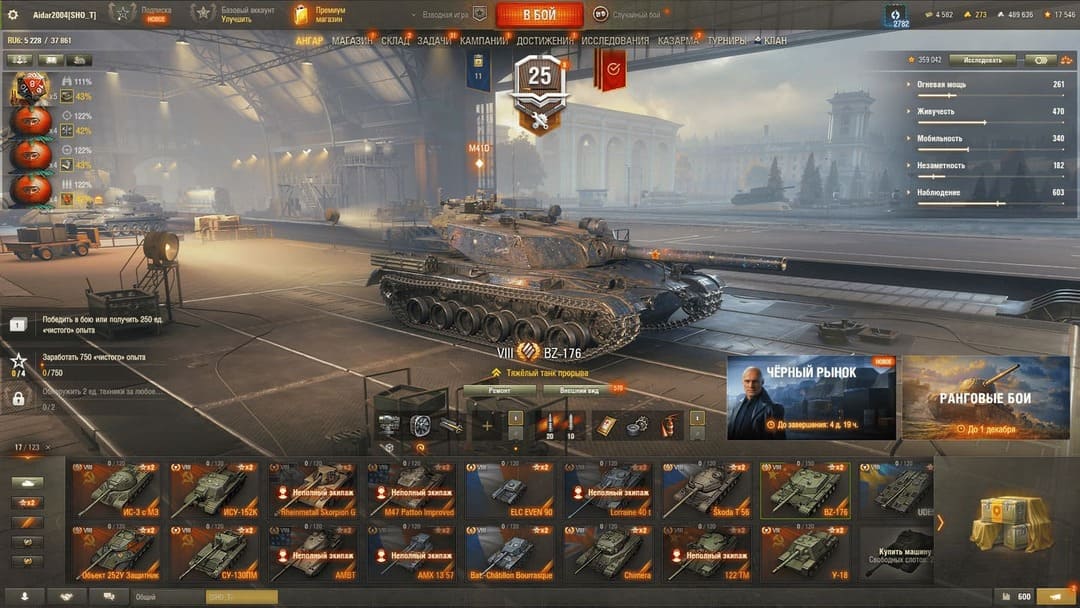Switch to the МАГАЗИН tab
Screen dimensions: 1080x608
point(351,41)
